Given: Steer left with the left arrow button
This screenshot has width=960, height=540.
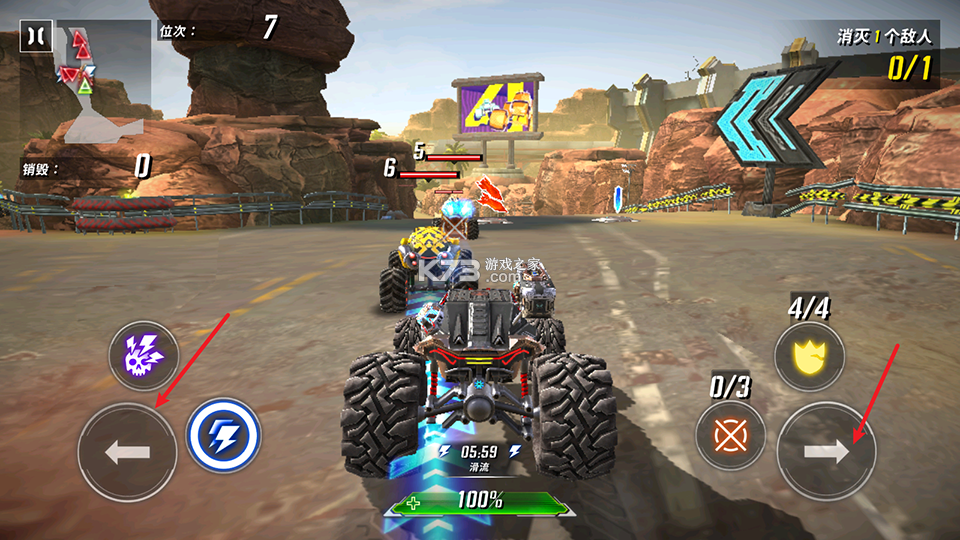Looking at the screenshot, I should point(127,452).
